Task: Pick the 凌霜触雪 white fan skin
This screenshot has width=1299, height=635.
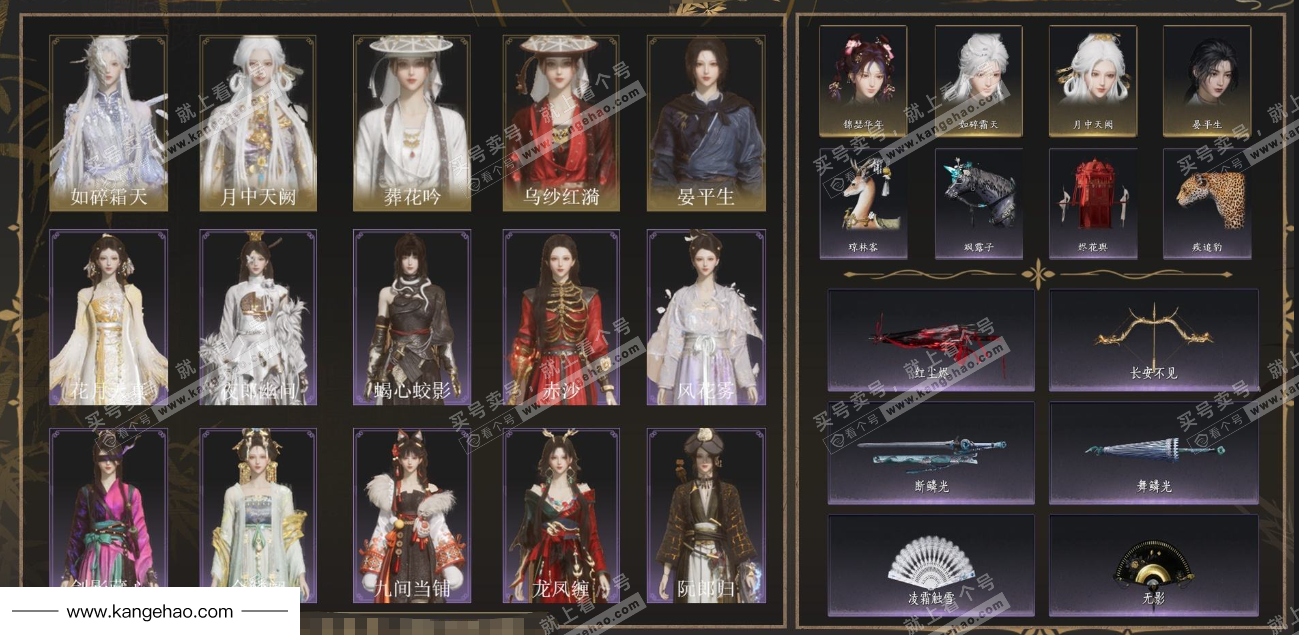Action: 931,565
